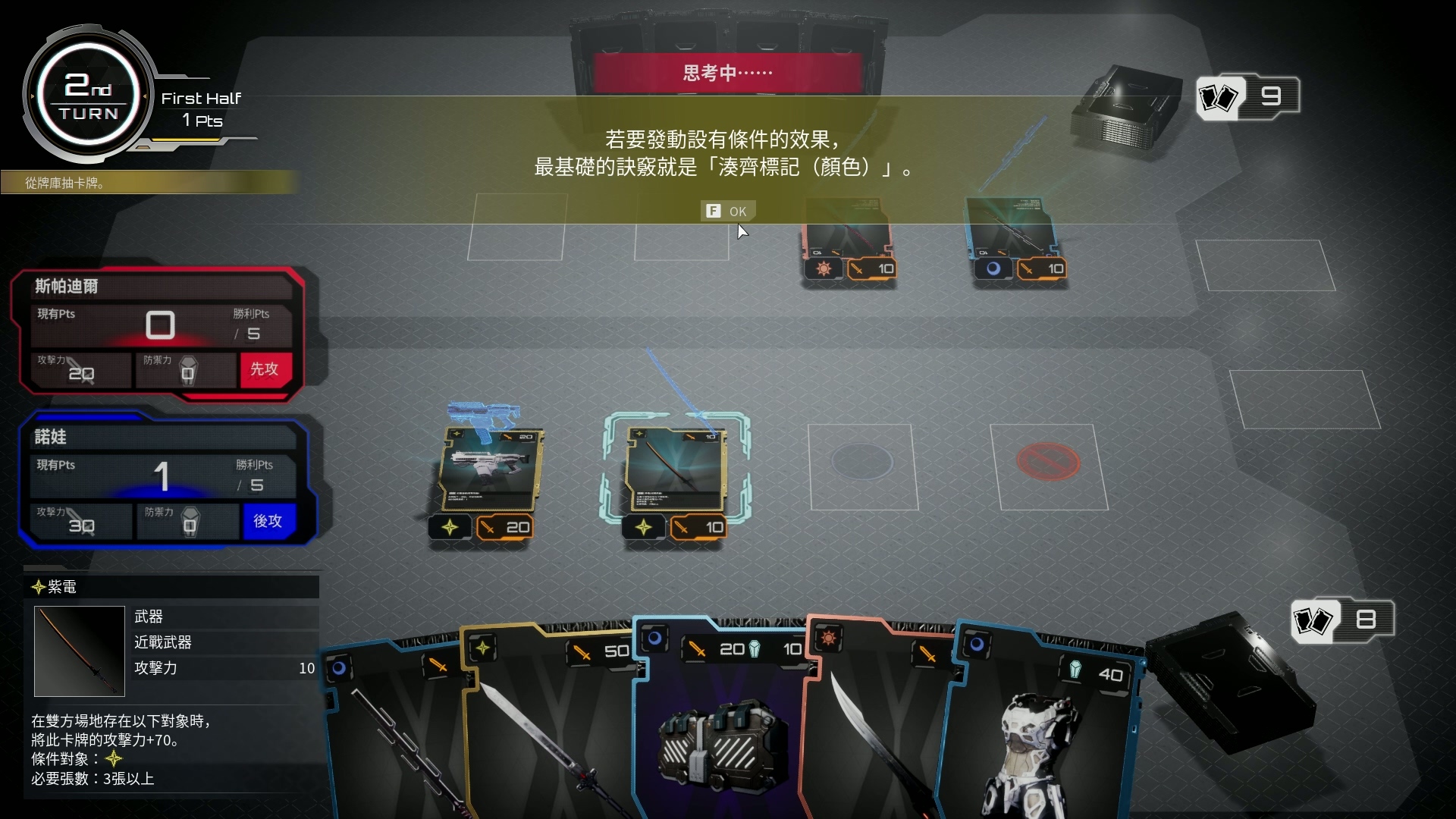Screen dimensions: 1456x819
Task: Click the 紫電 artwork in the info panel
Action: click(x=79, y=651)
